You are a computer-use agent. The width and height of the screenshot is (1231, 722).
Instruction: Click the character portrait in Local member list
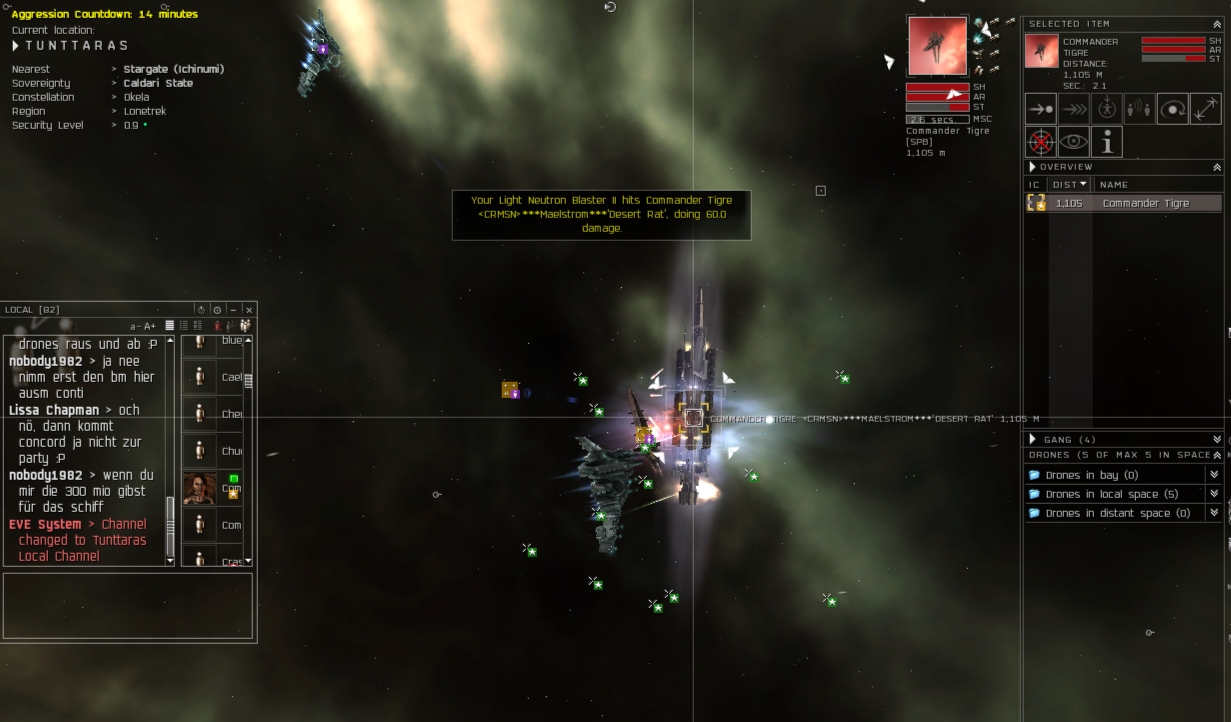point(199,488)
